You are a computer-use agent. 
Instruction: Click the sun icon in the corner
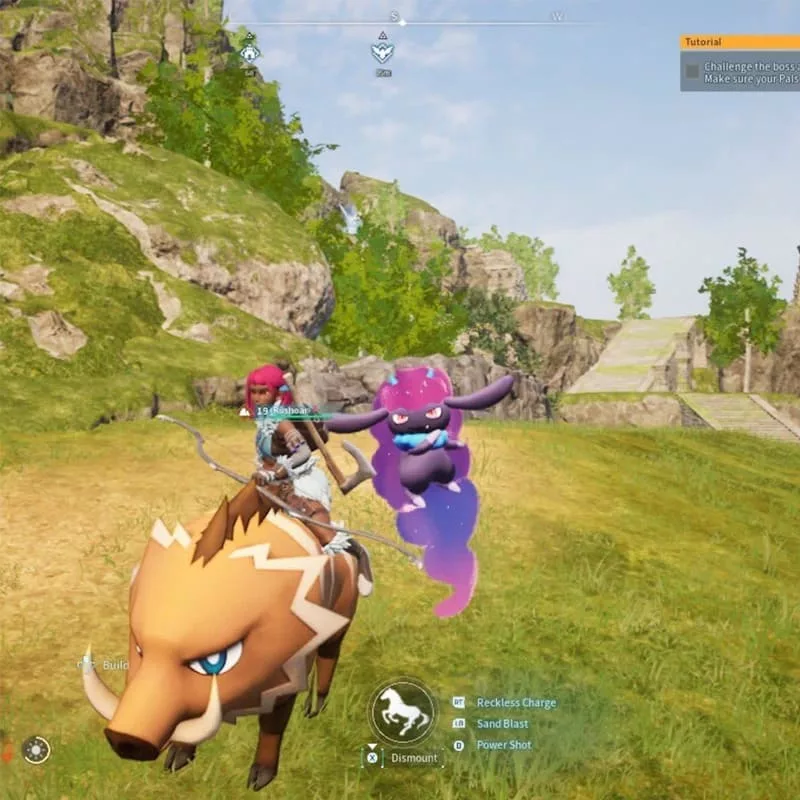point(36,749)
